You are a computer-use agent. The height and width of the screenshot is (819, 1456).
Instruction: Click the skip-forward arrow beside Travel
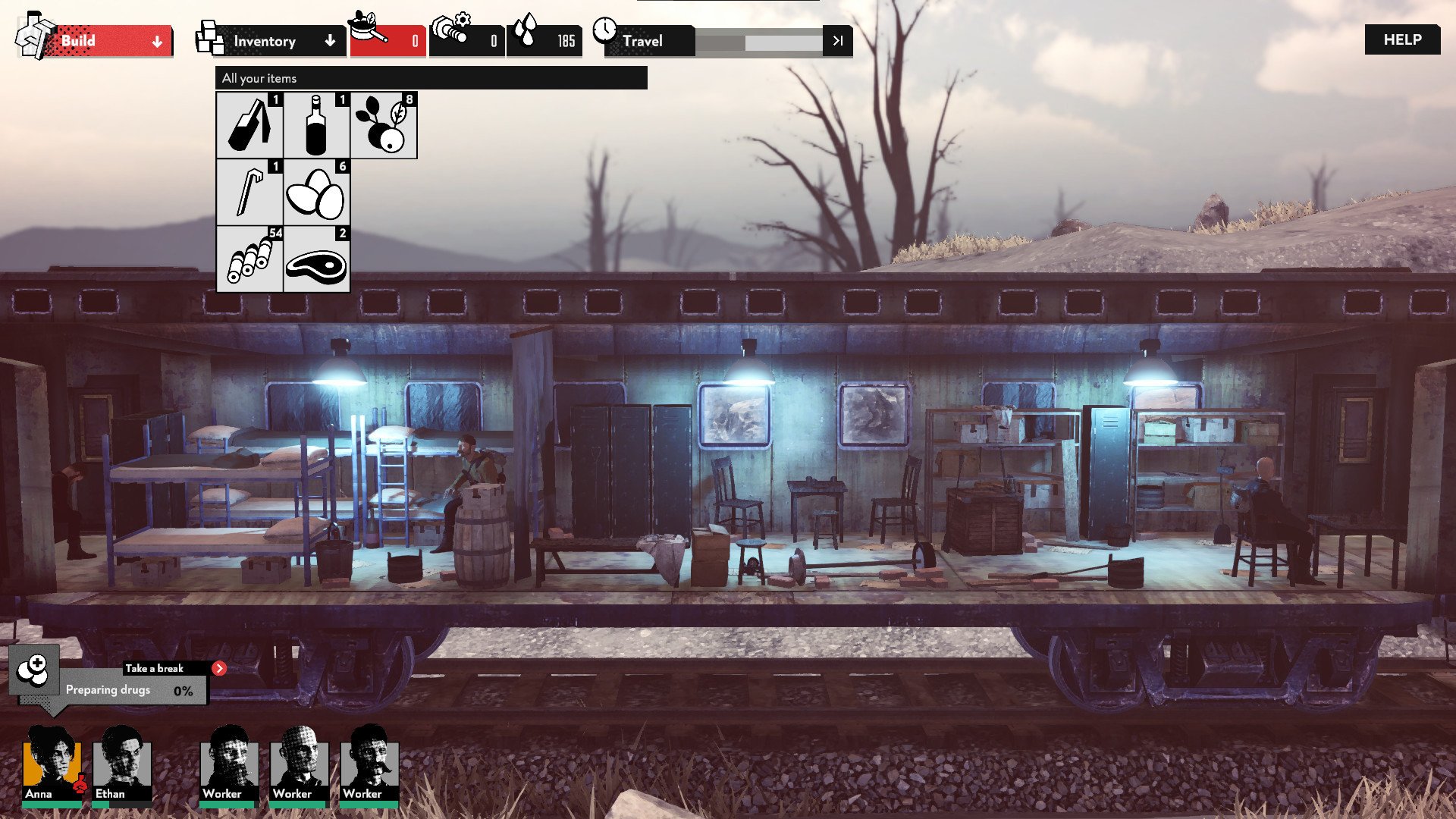pos(837,41)
